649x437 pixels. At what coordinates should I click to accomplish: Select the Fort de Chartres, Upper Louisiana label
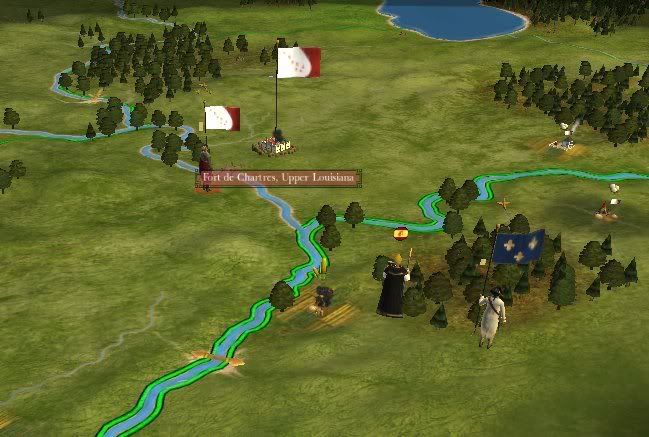pyautogui.click(x=277, y=179)
